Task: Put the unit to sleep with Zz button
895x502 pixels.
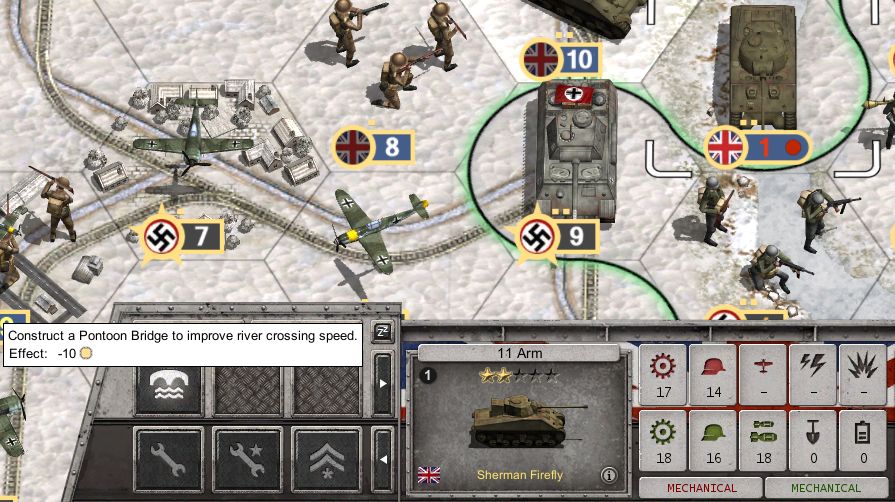Action: [x=382, y=333]
